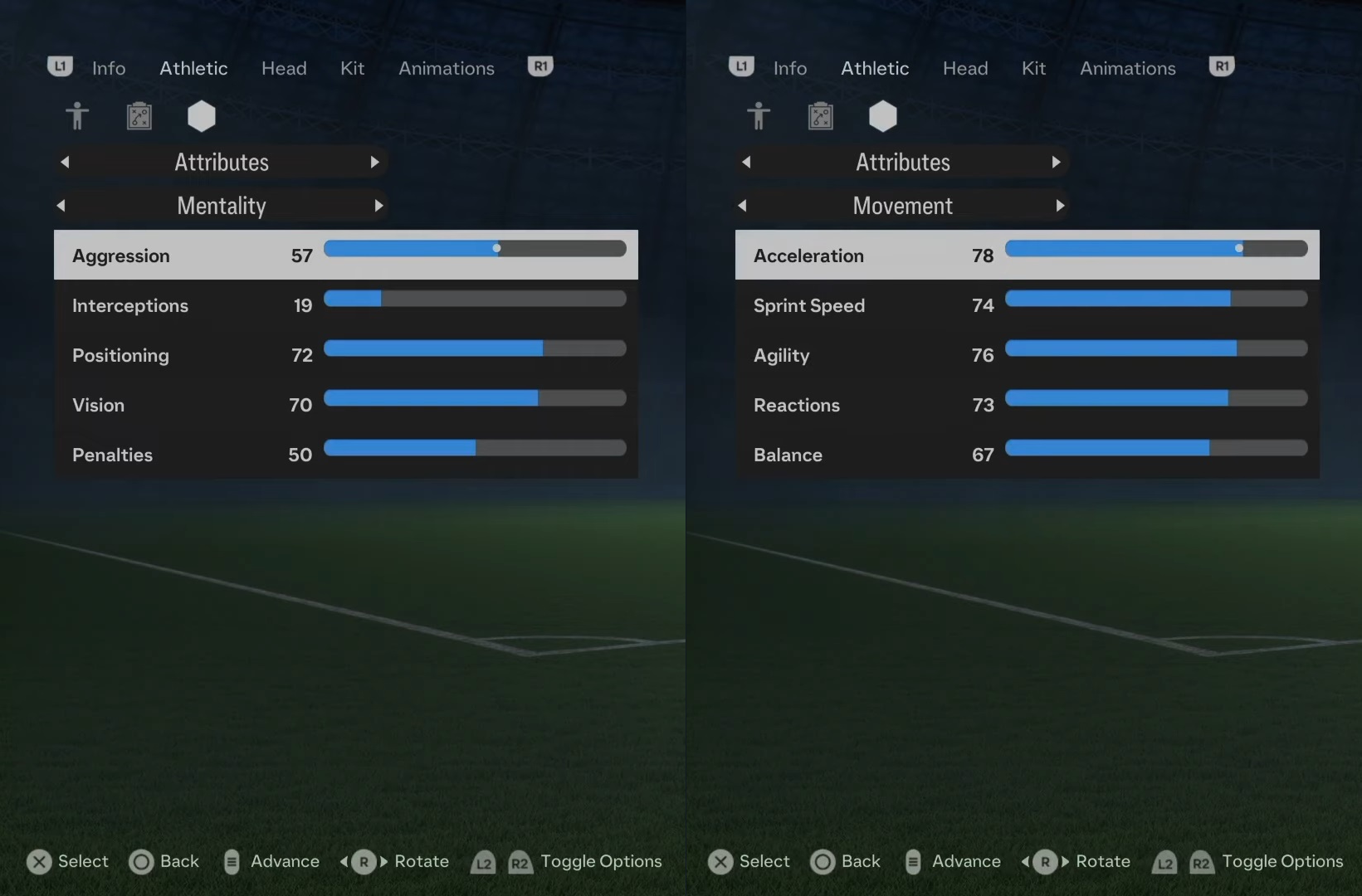Click the R stick Rotate icon
The image size is (1362, 896).
pyautogui.click(x=364, y=863)
